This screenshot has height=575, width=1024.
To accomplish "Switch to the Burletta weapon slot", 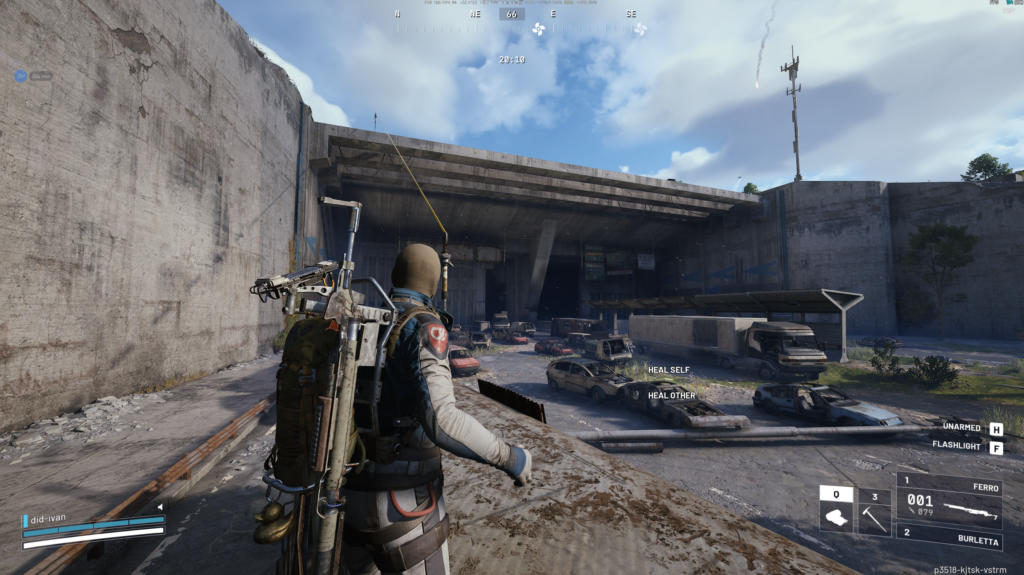I will click(x=949, y=537).
